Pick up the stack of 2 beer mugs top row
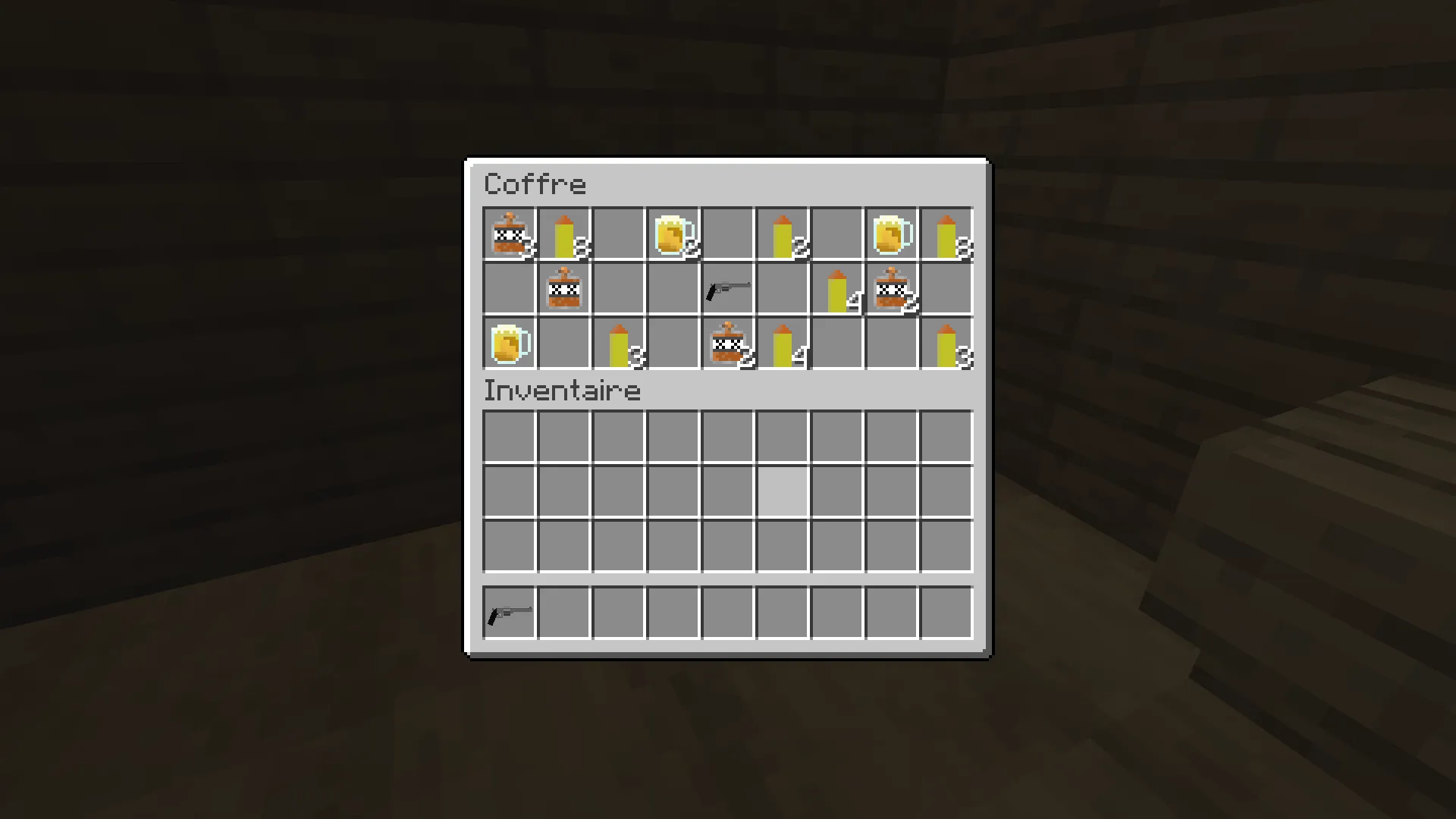Image resolution: width=1456 pixels, height=819 pixels. coord(672,235)
